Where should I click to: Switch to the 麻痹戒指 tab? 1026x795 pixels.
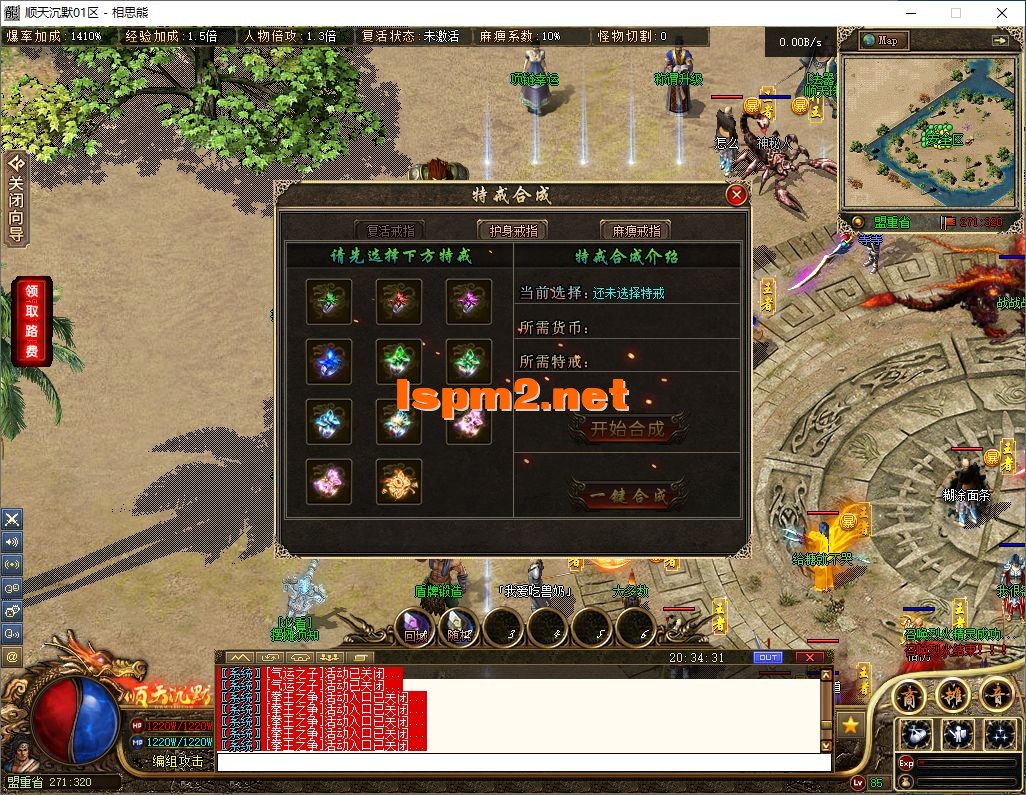[x=635, y=230]
